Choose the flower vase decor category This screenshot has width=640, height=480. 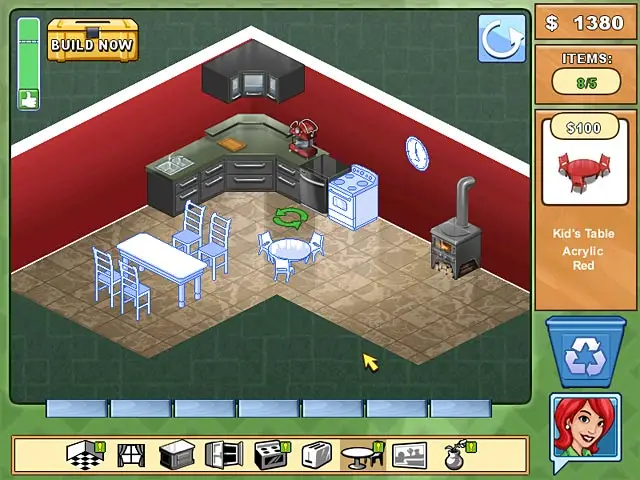456,455
